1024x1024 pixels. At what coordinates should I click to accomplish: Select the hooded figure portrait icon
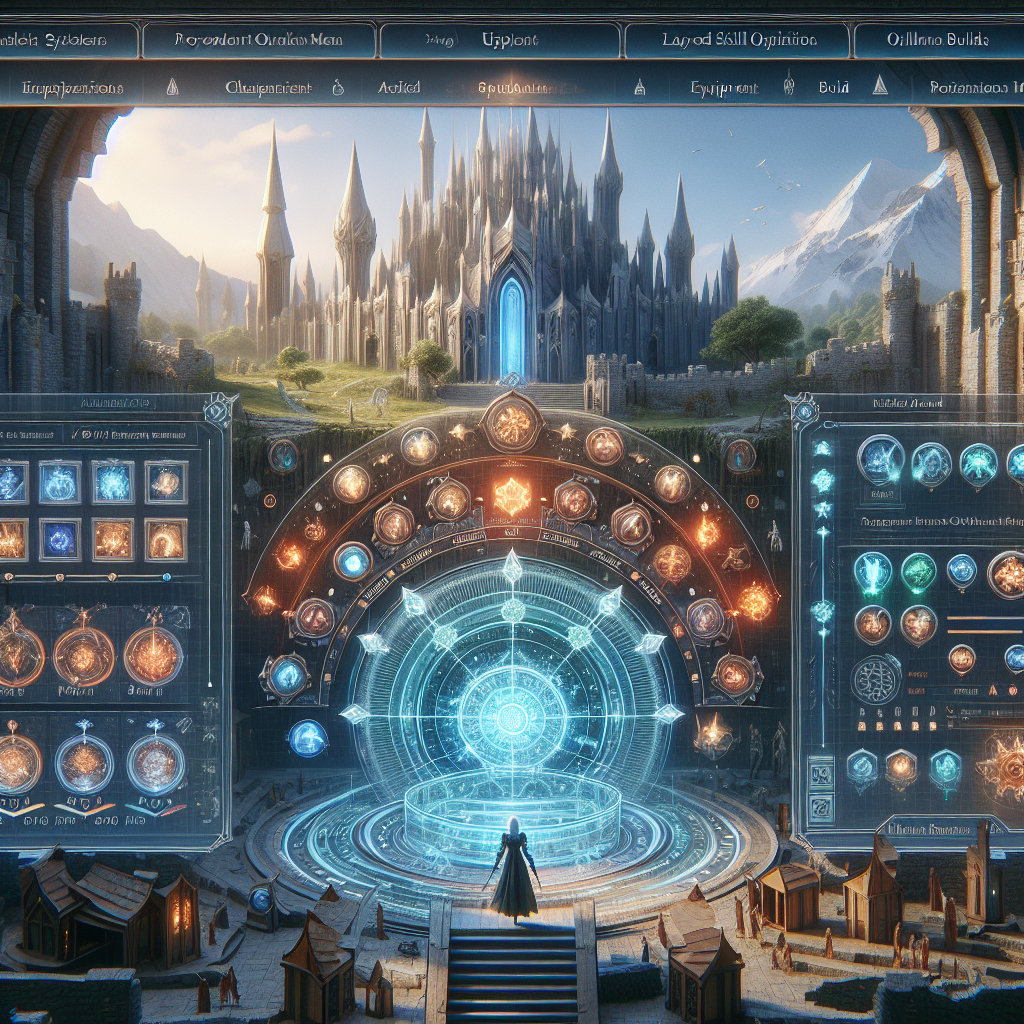click(931, 464)
